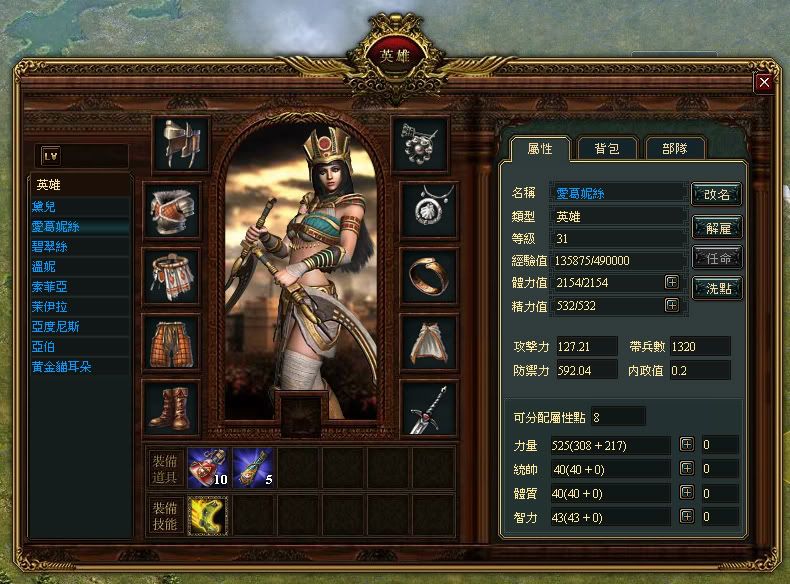Screen dimensions: 790x584
Task: Add a point to 力量 with plus
Action: [x=686, y=444]
